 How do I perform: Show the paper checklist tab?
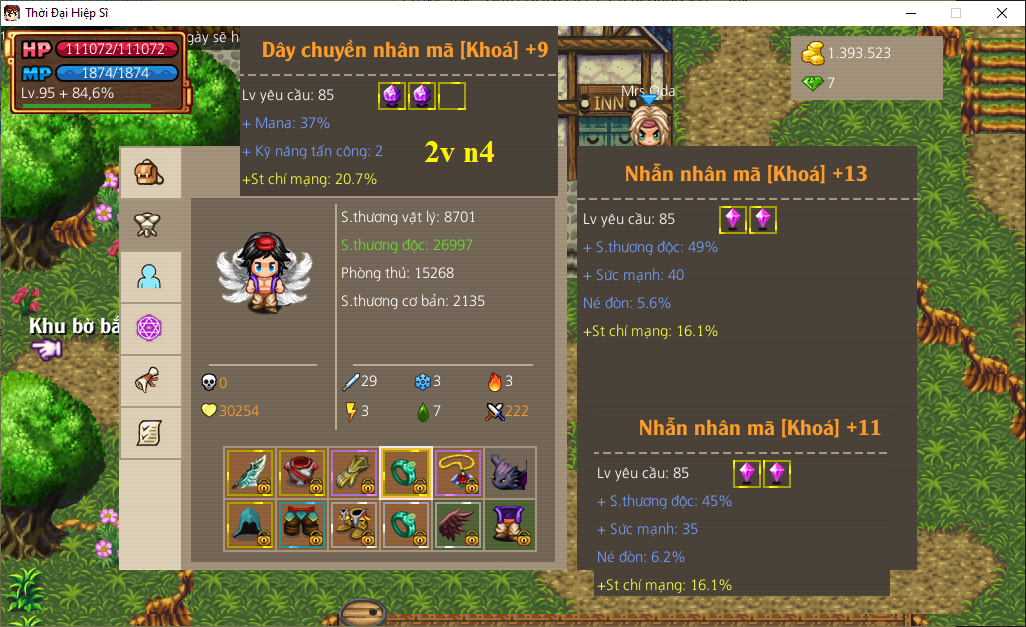150,432
